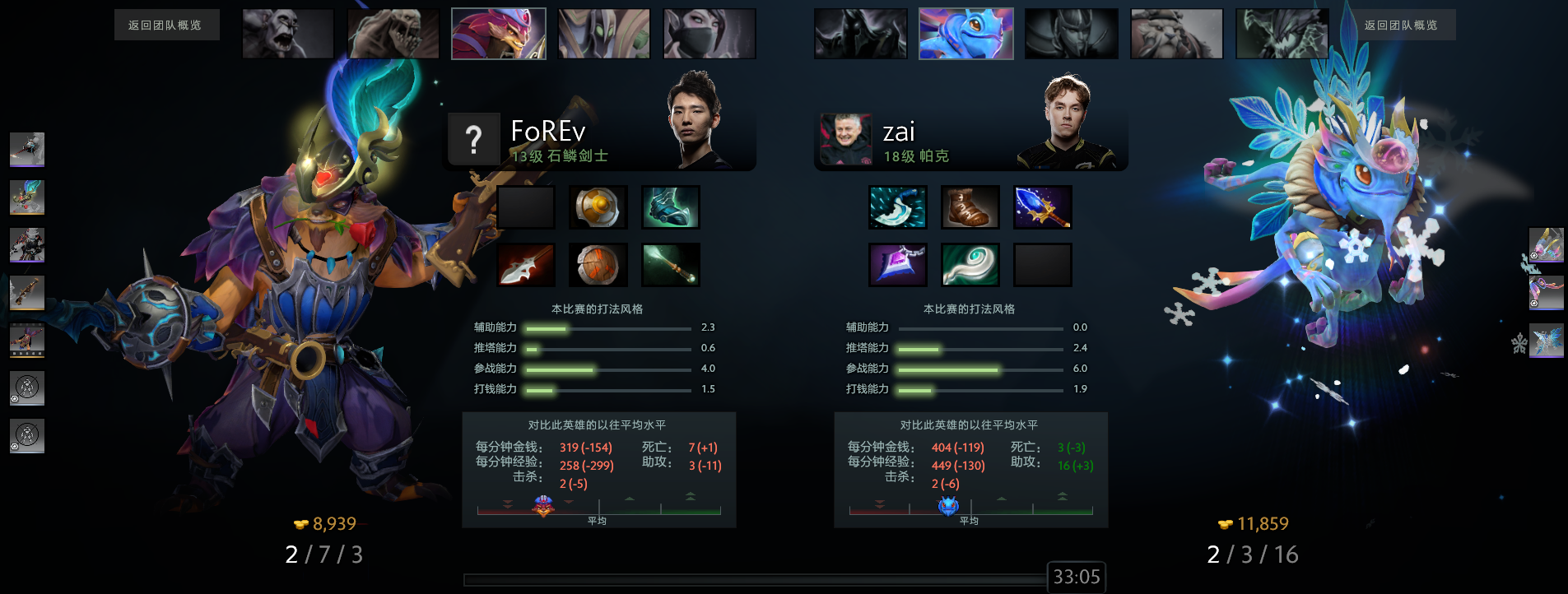Select the highlighted Puck hero portrait
The width and height of the screenshot is (1568, 594).
point(965,34)
